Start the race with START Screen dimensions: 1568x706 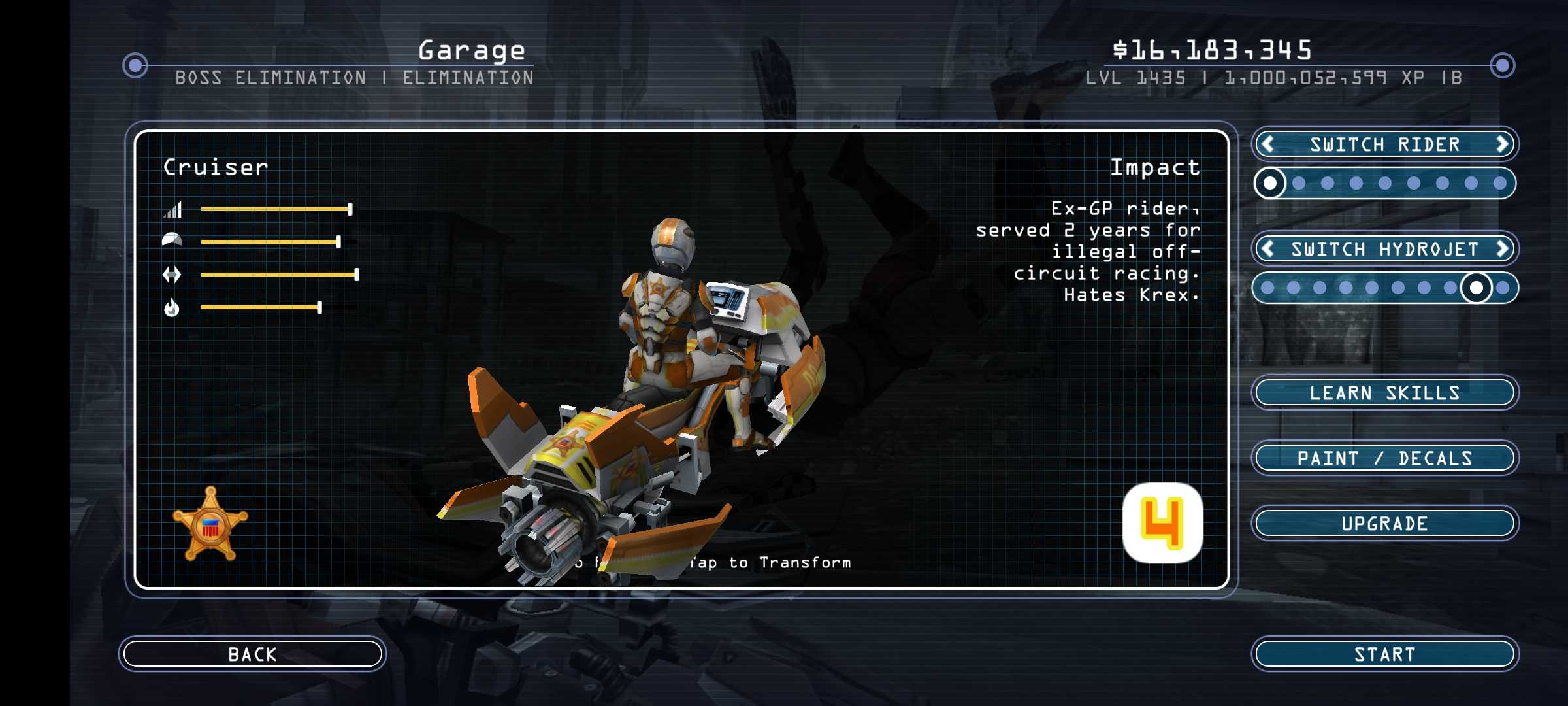click(1384, 654)
